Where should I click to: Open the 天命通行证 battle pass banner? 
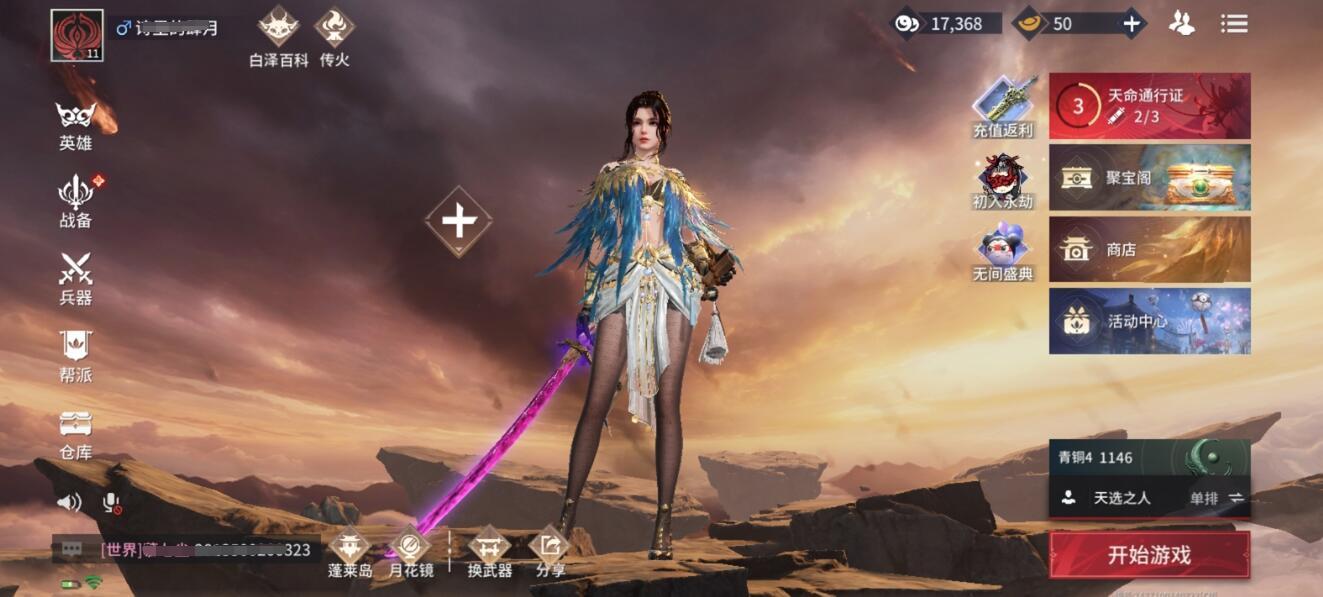click(x=1149, y=105)
